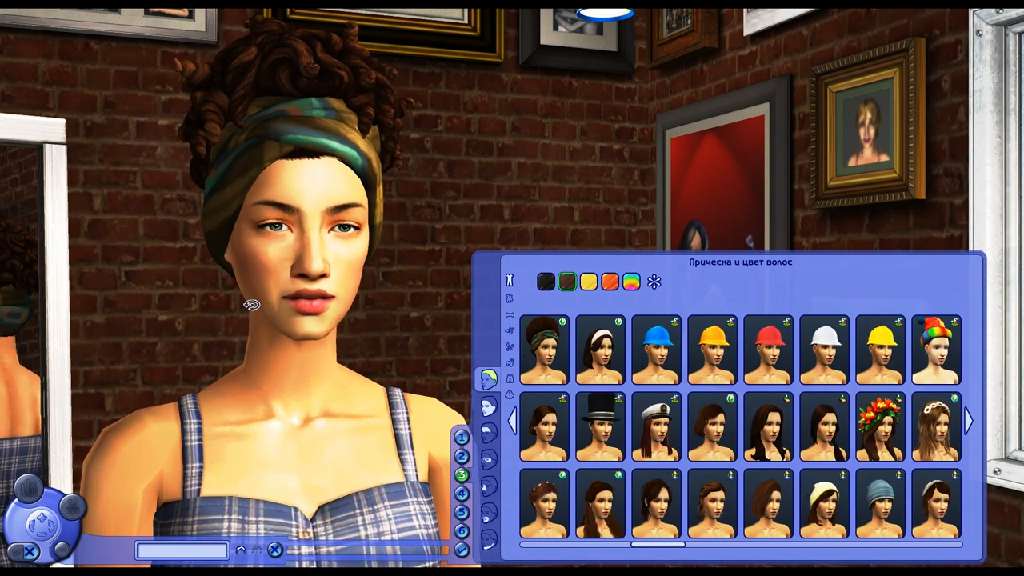Select the blue hard hat hairstyle
This screenshot has height=576, width=1024.
point(656,349)
